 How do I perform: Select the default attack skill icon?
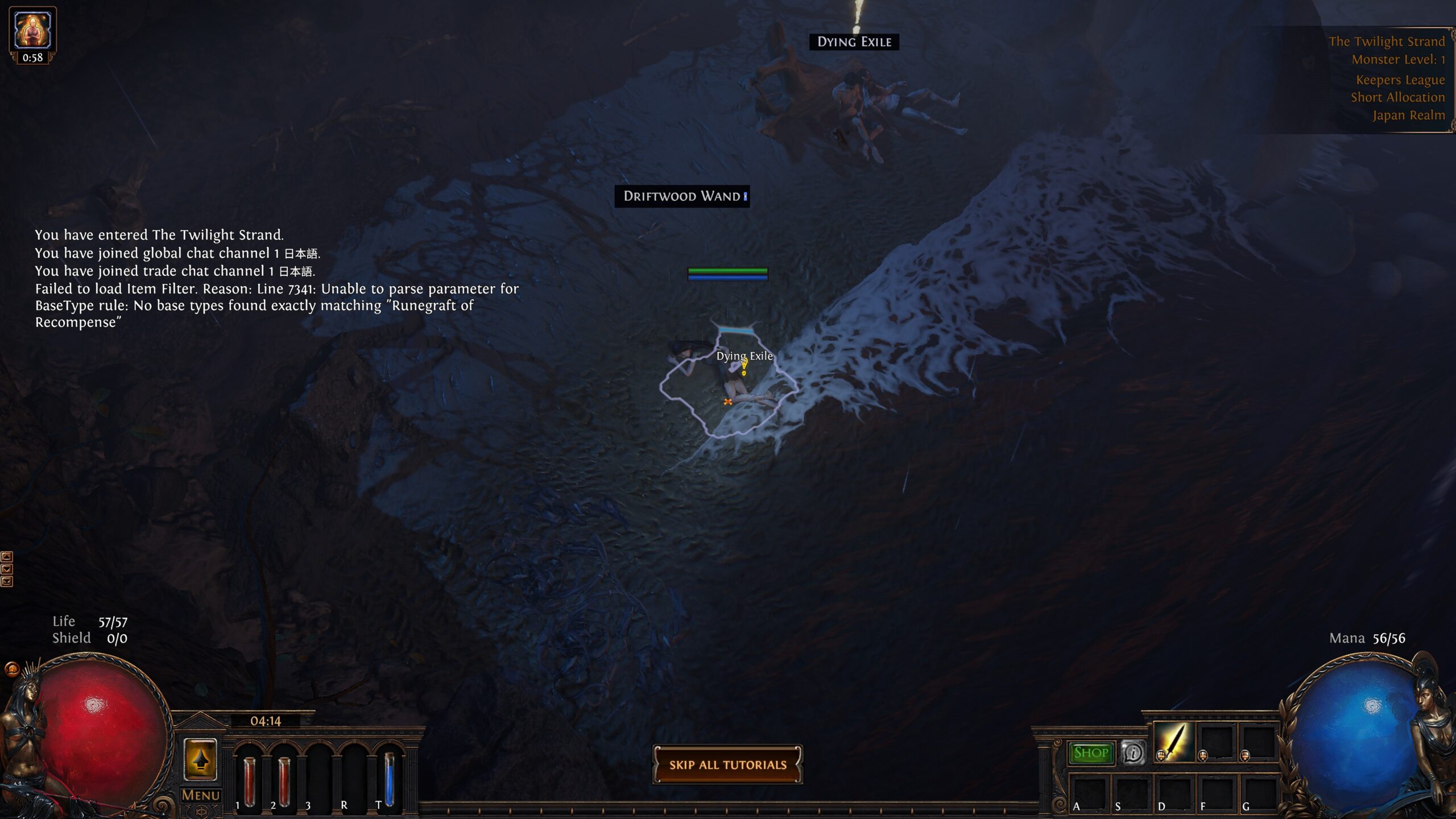[x=1173, y=742]
